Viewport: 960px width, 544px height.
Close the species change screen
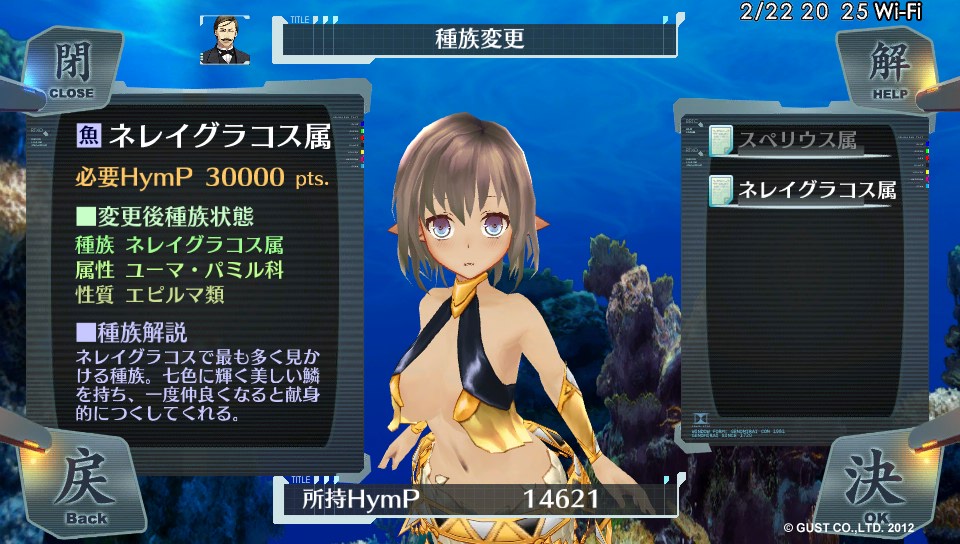70,68
